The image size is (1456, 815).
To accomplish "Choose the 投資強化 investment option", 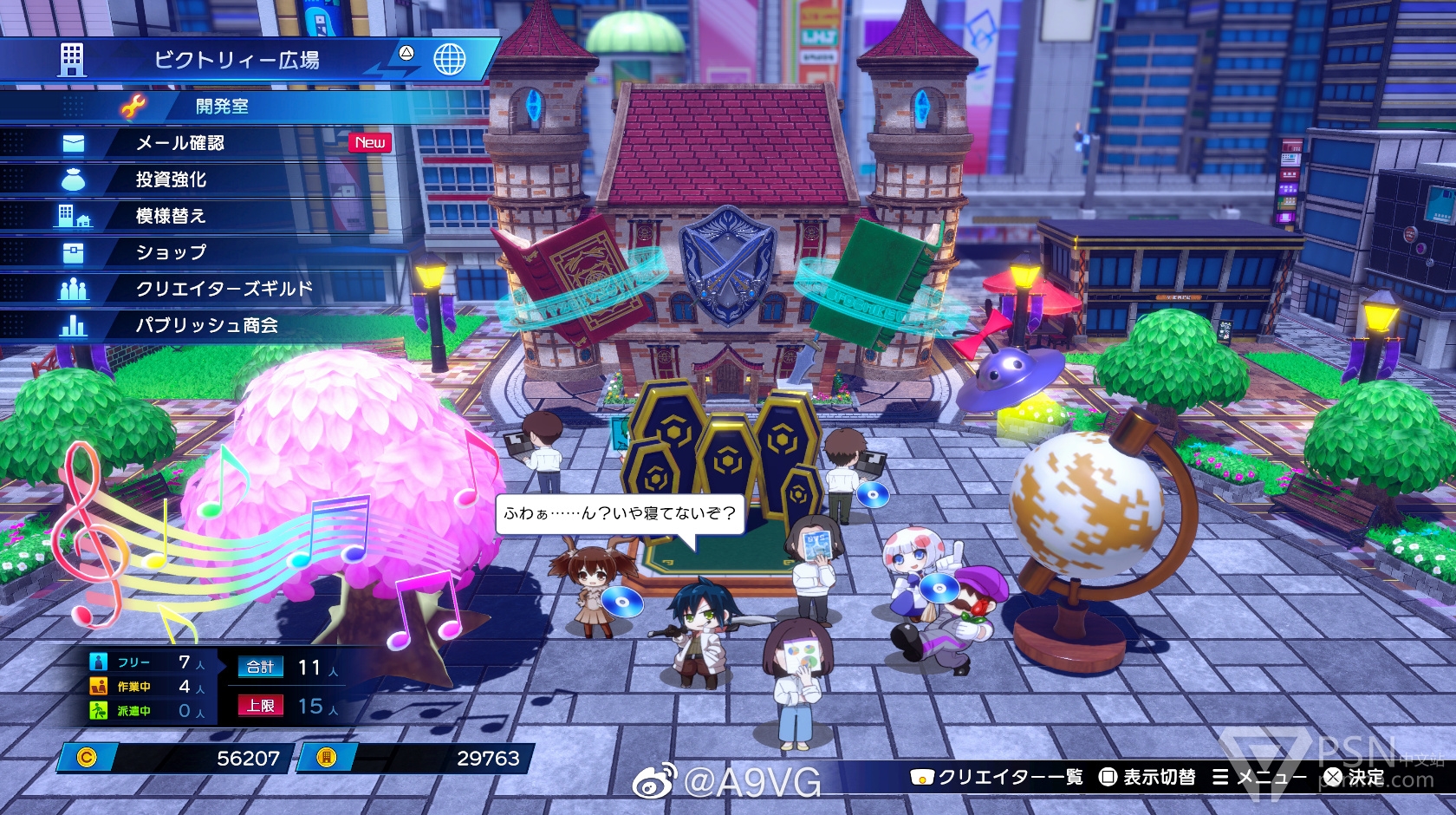I will [171, 179].
